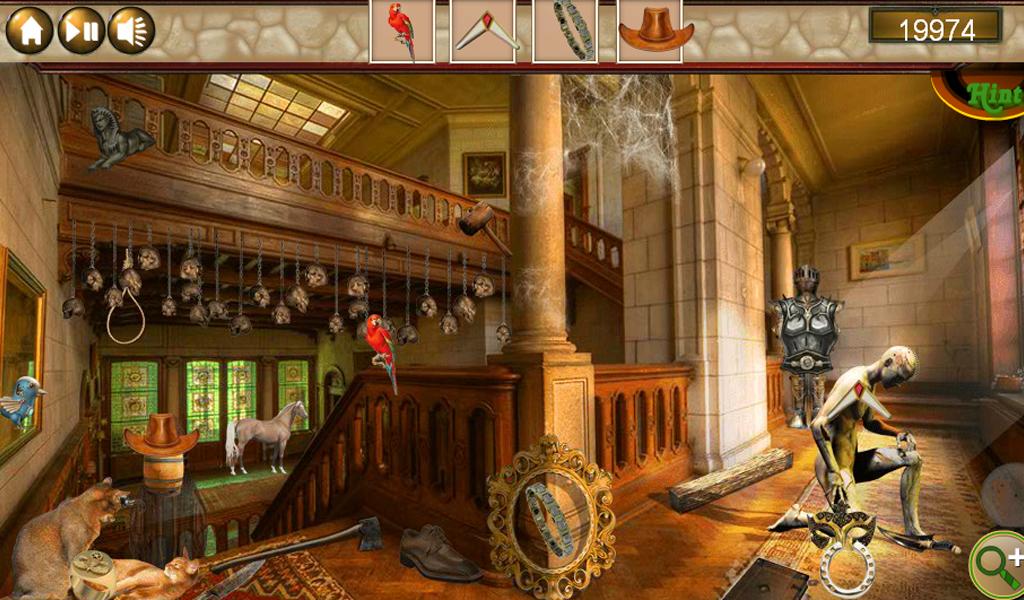This screenshot has height=600, width=1024.
Task: Pause the game with play/pause button
Action: [81, 30]
